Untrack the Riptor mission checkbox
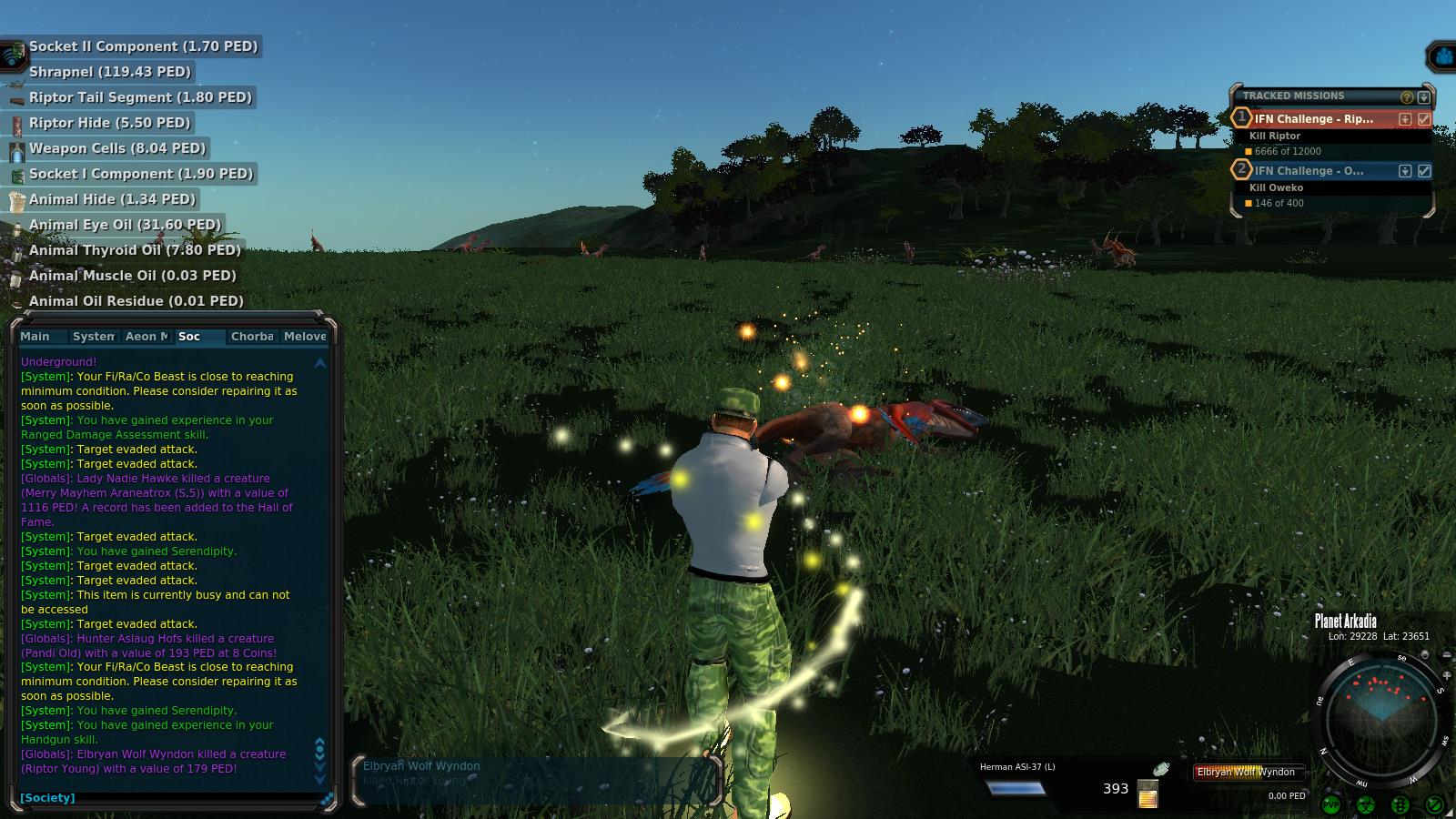 coord(1424,119)
